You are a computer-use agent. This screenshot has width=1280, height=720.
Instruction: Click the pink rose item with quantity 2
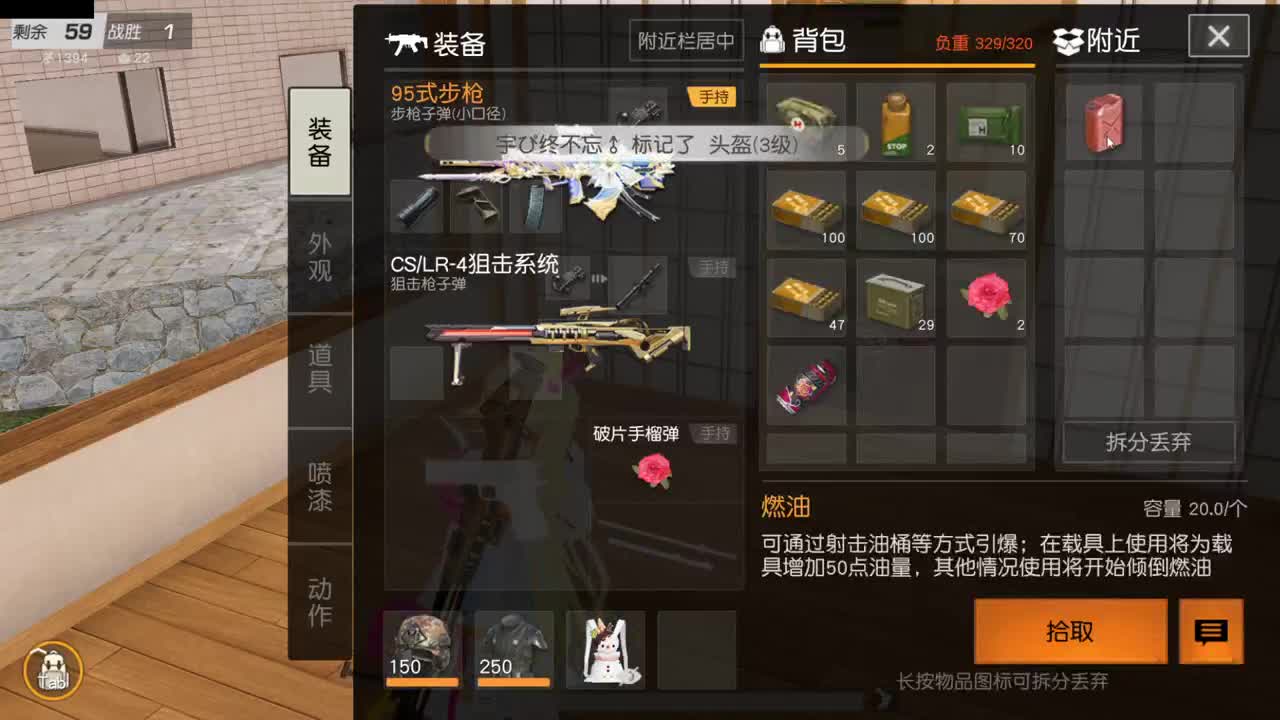987,295
